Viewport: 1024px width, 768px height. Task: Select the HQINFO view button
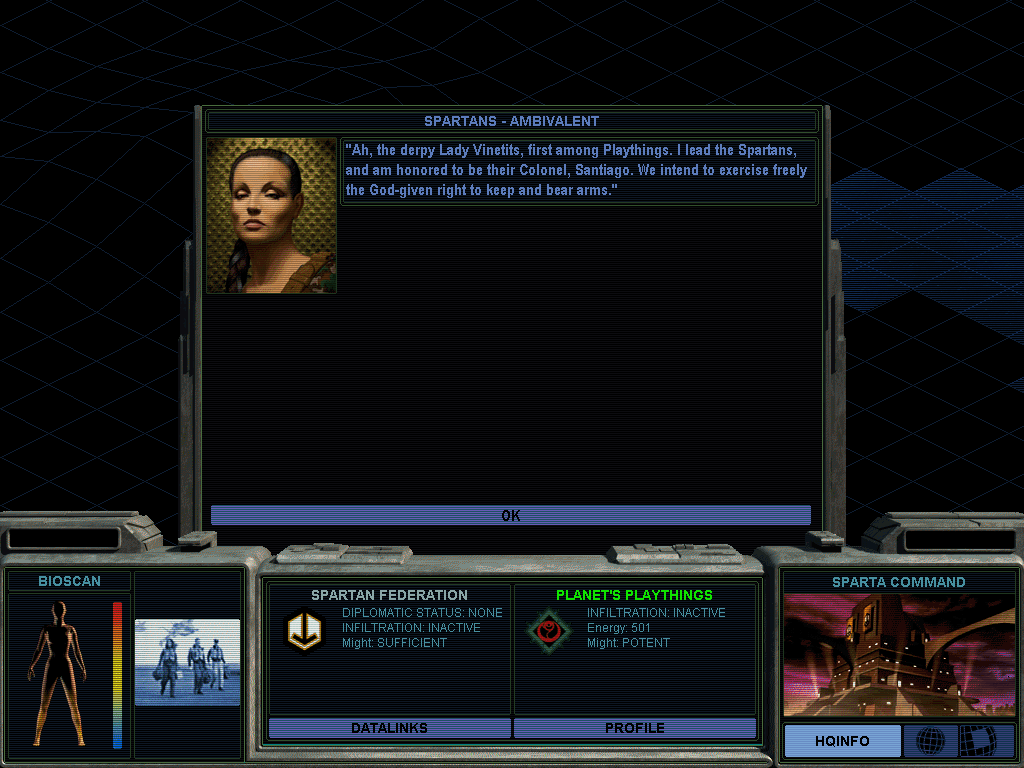842,741
